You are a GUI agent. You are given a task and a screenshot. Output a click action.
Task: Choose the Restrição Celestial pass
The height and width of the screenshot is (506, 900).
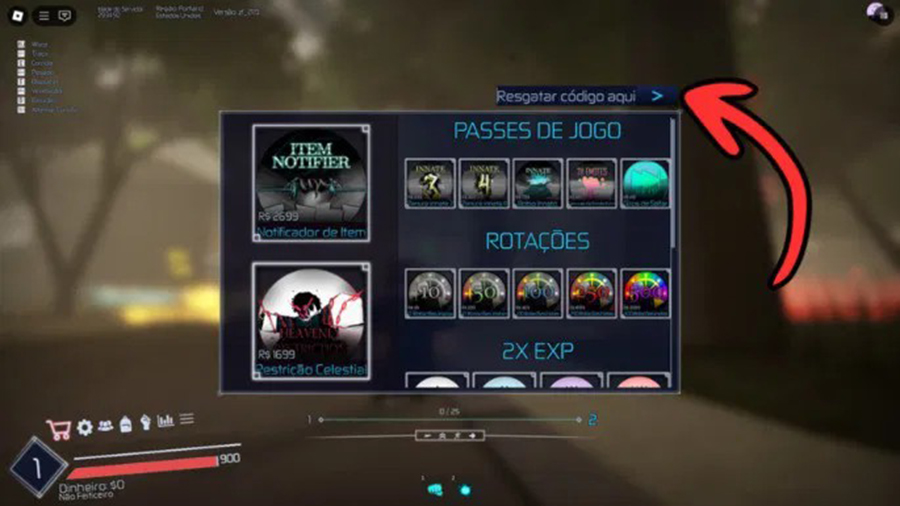click(x=311, y=321)
